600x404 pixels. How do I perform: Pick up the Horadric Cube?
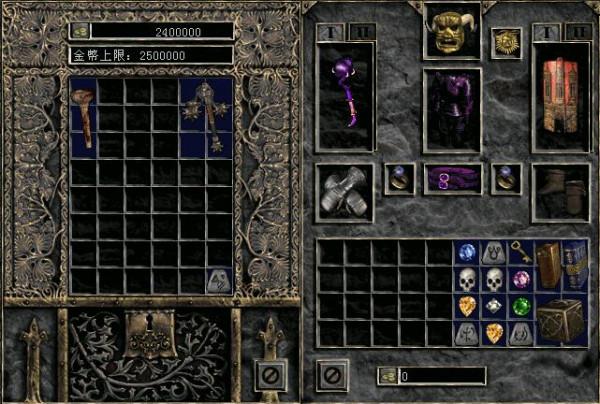(562, 322)
